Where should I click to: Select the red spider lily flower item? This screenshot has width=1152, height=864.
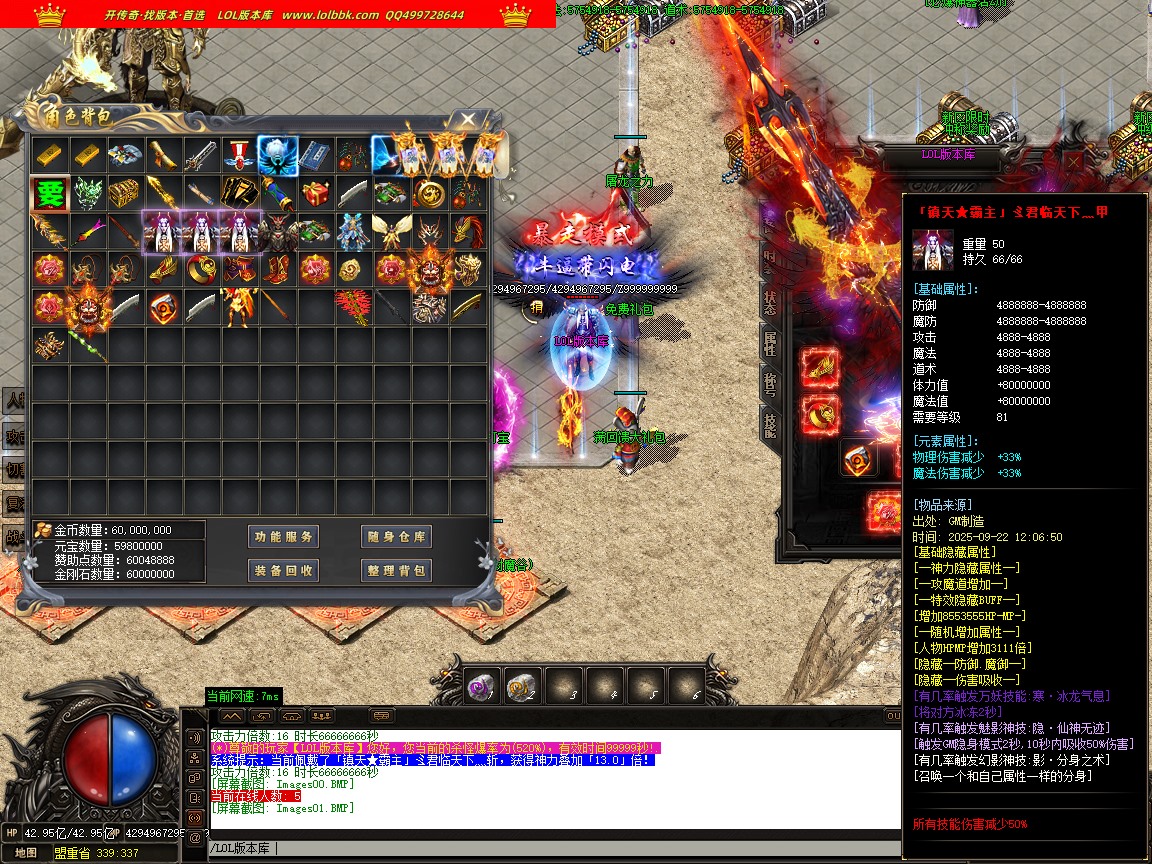[x=353, y=307]
